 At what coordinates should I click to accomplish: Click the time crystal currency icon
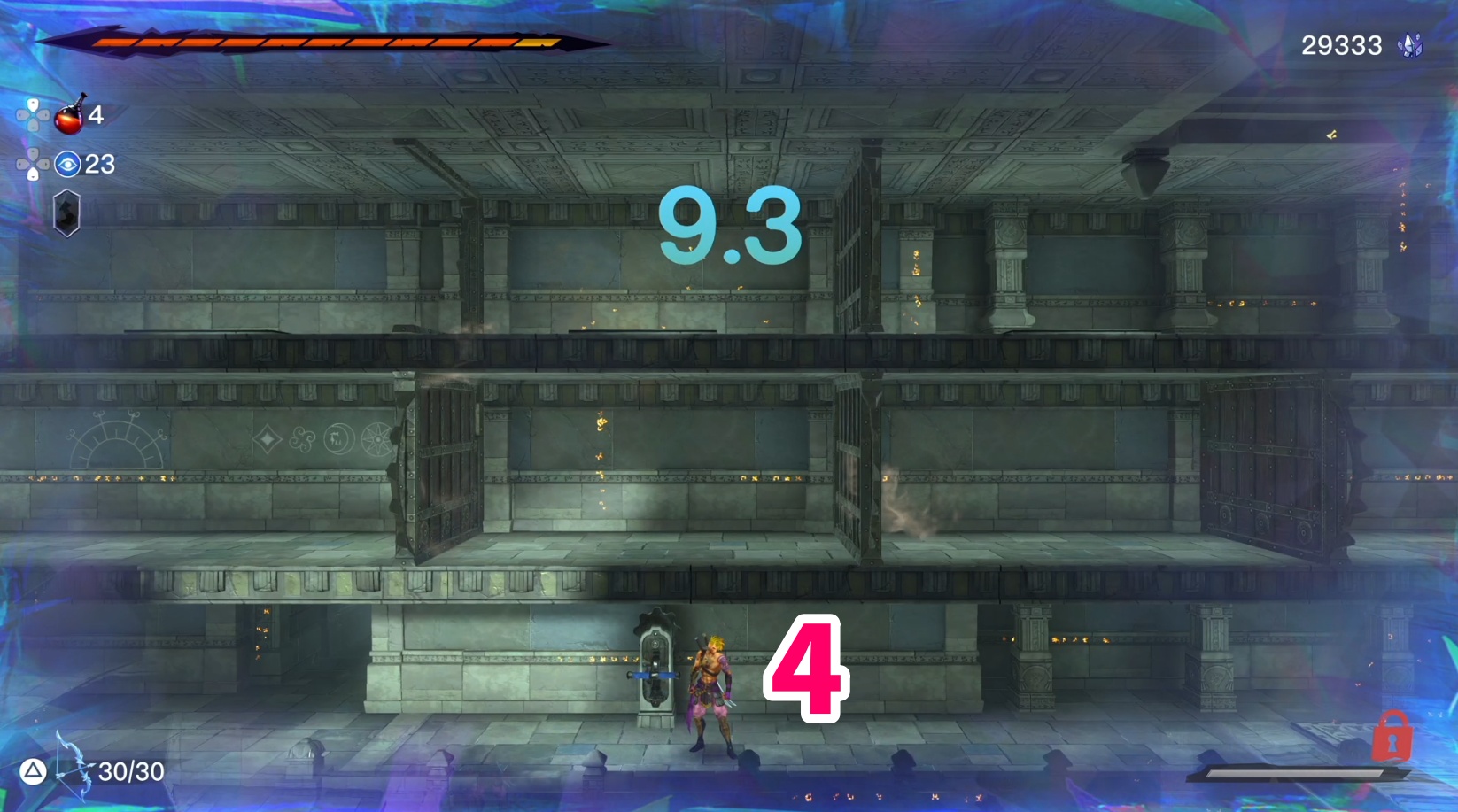(1409, 45)
